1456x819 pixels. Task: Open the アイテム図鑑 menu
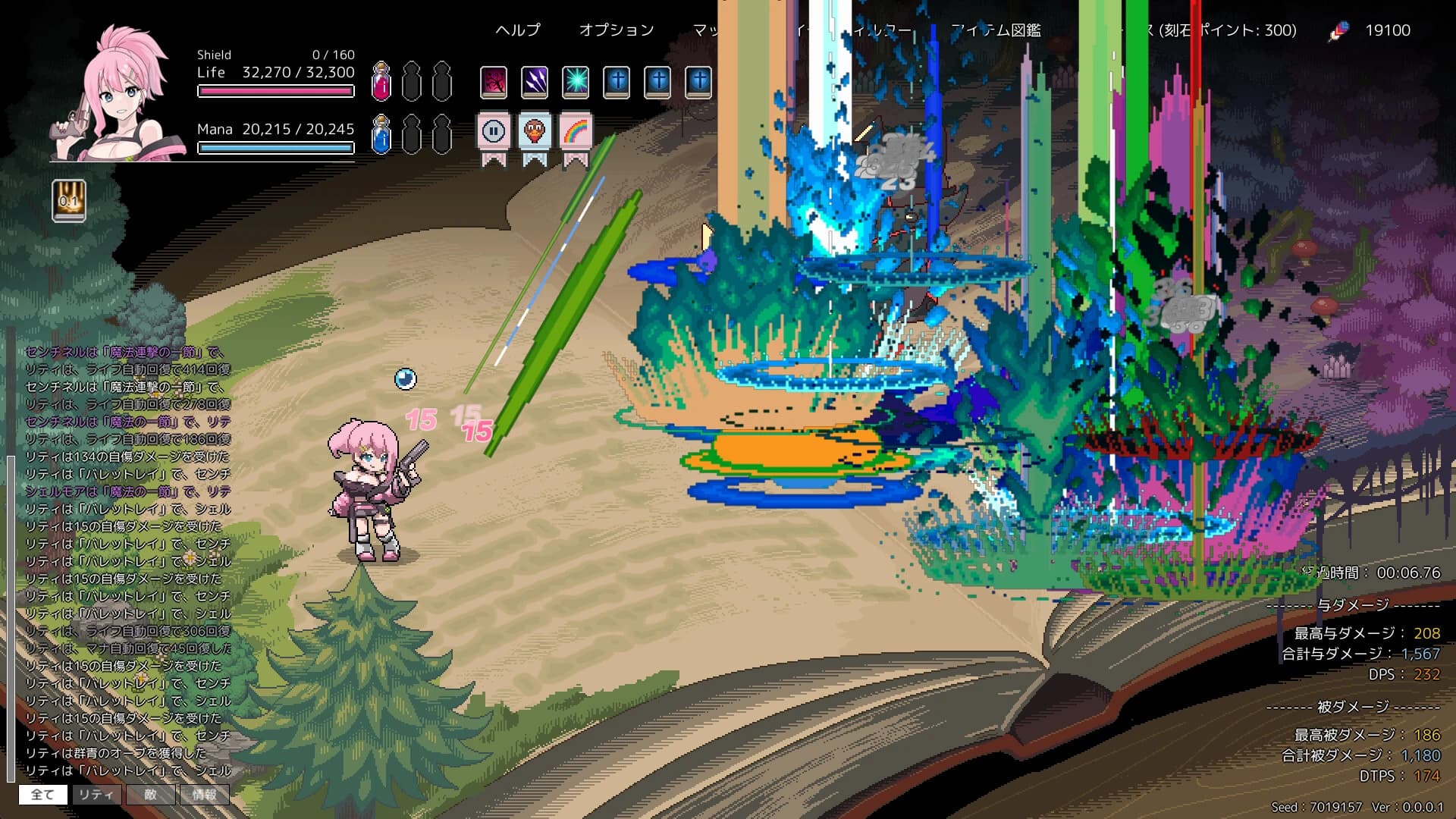coord(996,31)
